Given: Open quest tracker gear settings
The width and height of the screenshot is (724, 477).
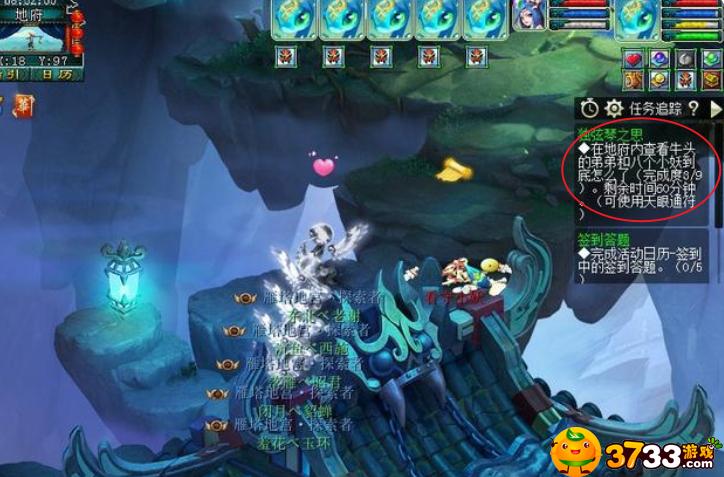Looking at the screenshot, I should click(x=614, y=108).
